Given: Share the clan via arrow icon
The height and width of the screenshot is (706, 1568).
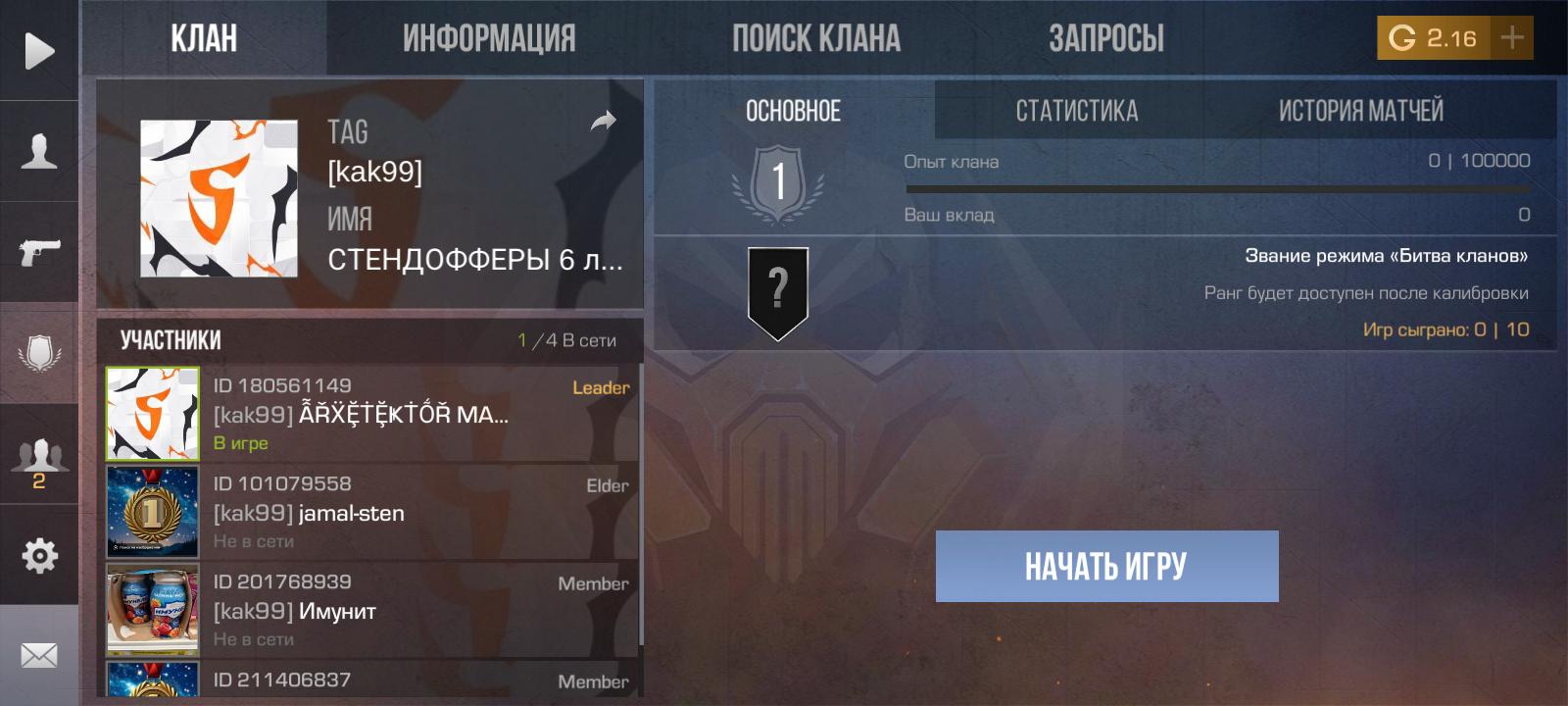Looking at the screenshot, I should pos(604,121).
